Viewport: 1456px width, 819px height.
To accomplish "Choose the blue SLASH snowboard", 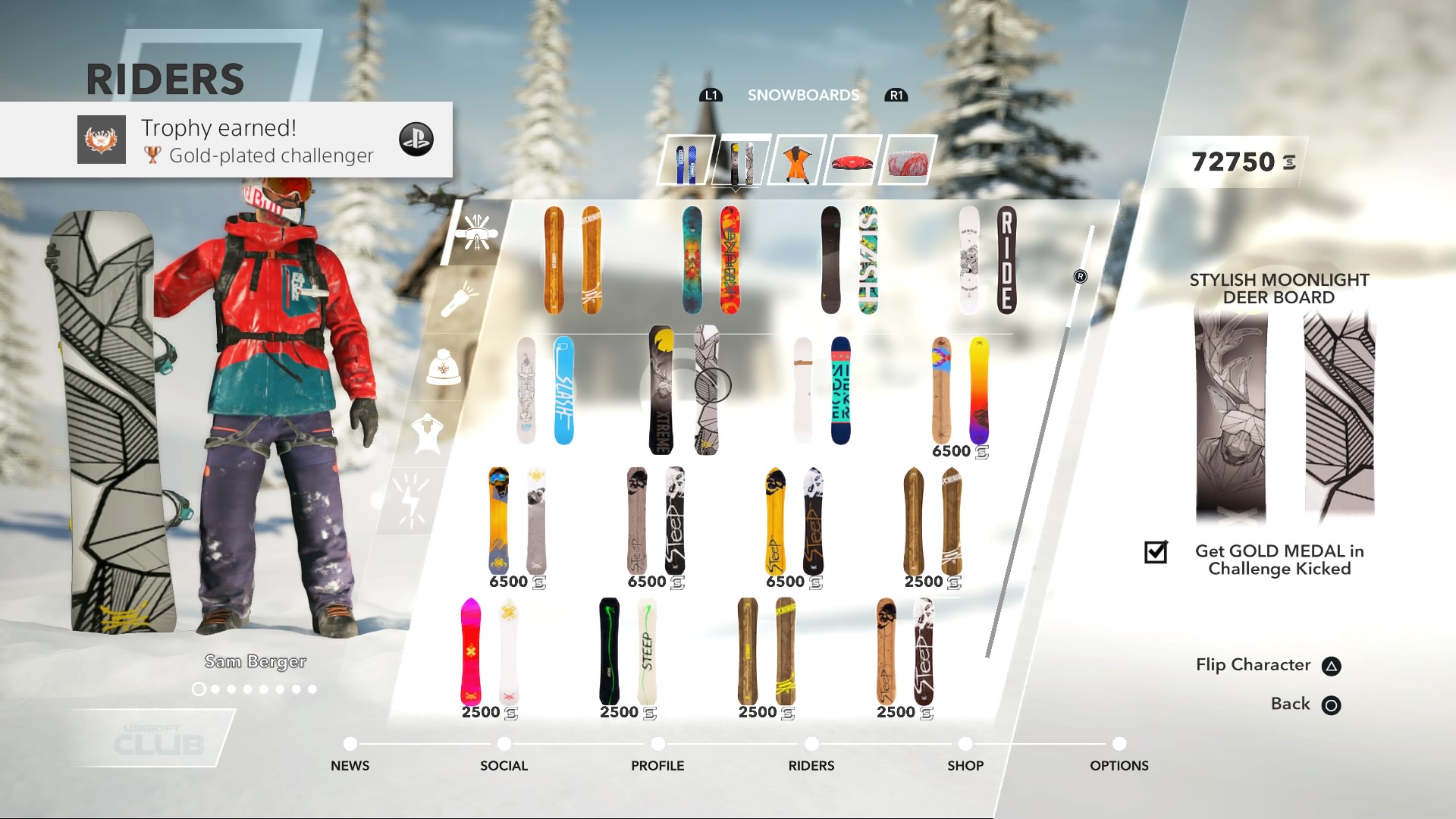I will point(545,391).
